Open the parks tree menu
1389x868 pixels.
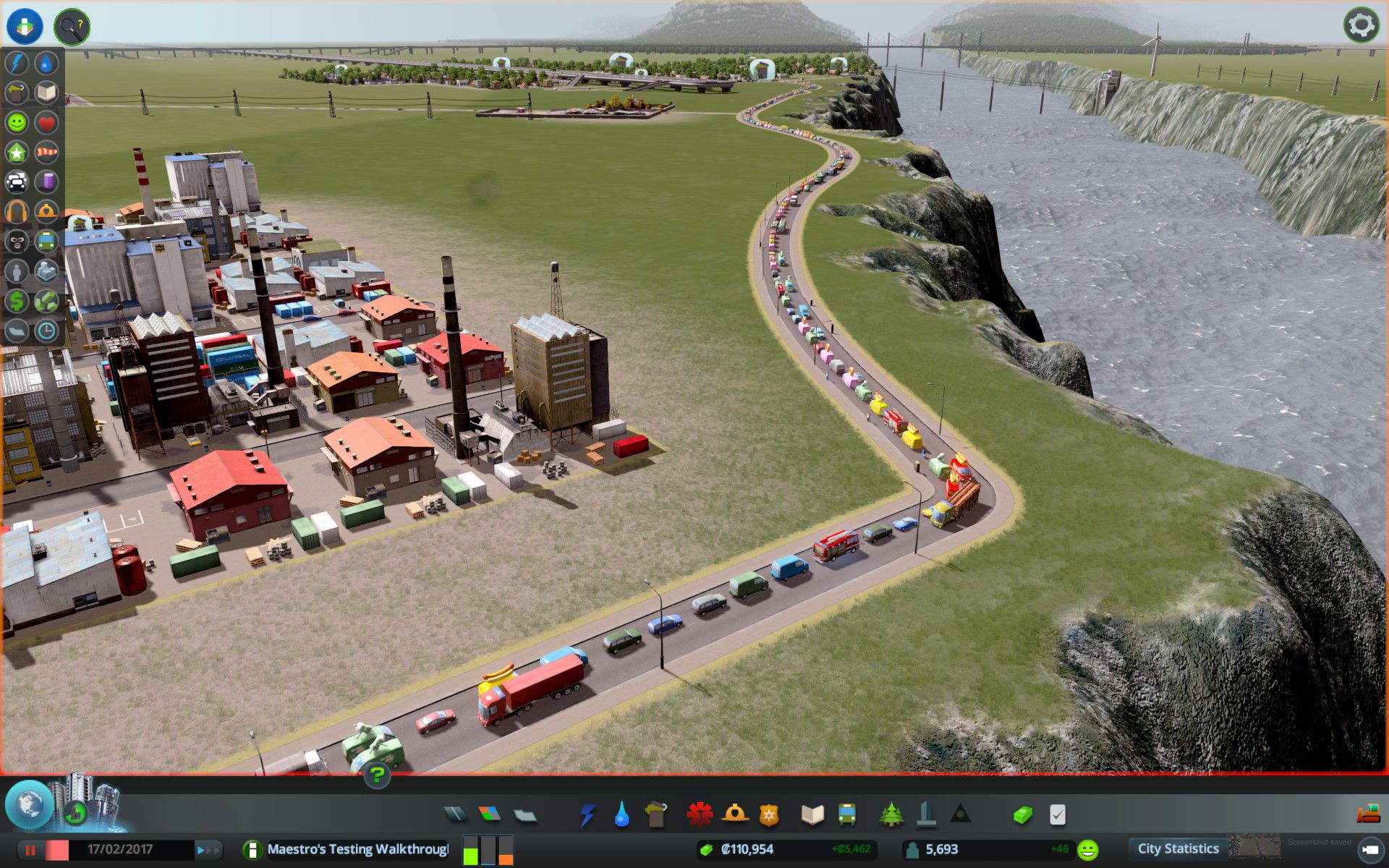891,814
